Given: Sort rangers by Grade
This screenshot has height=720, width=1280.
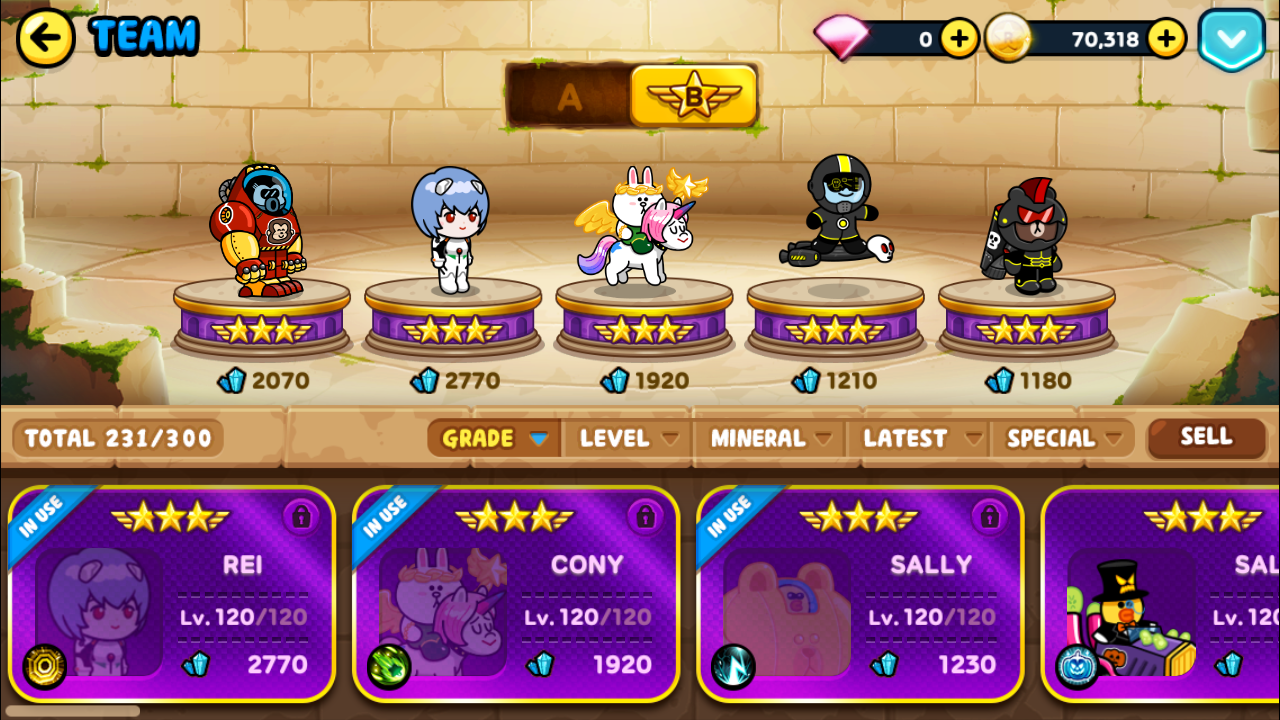Looking at the screenshot, I should pyautogui.click(x=494, y=438).
